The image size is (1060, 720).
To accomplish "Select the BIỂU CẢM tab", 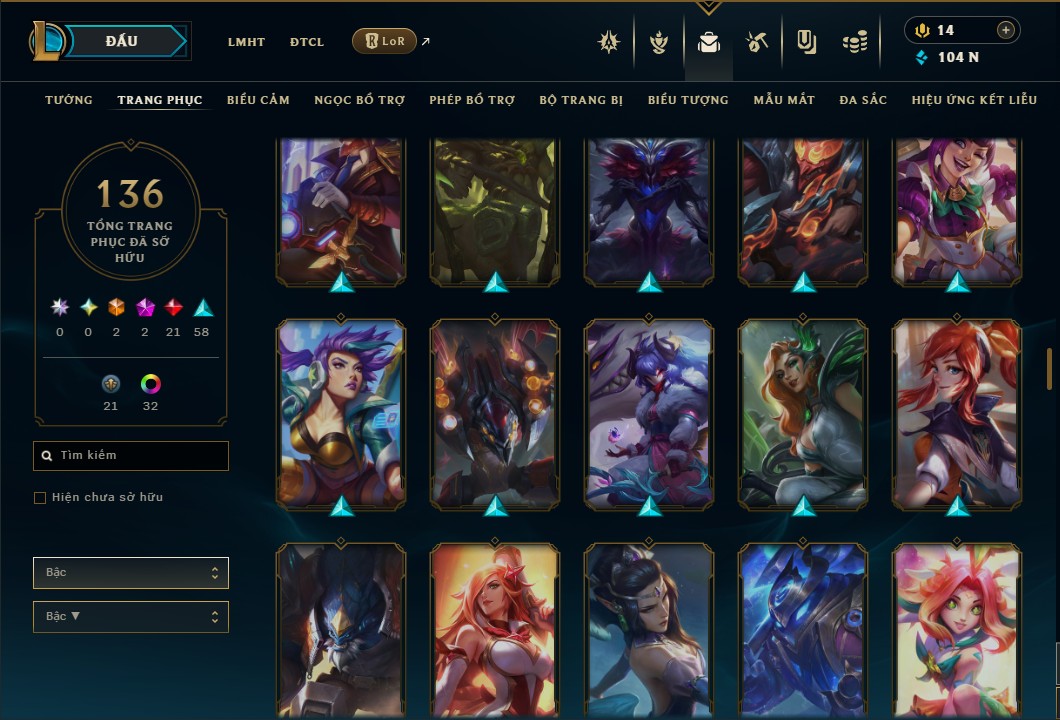I will 258,100.
